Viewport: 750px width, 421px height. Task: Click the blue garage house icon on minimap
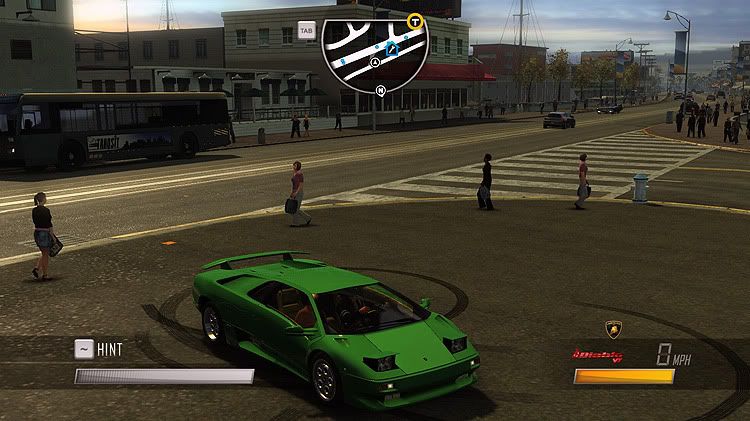393,44
